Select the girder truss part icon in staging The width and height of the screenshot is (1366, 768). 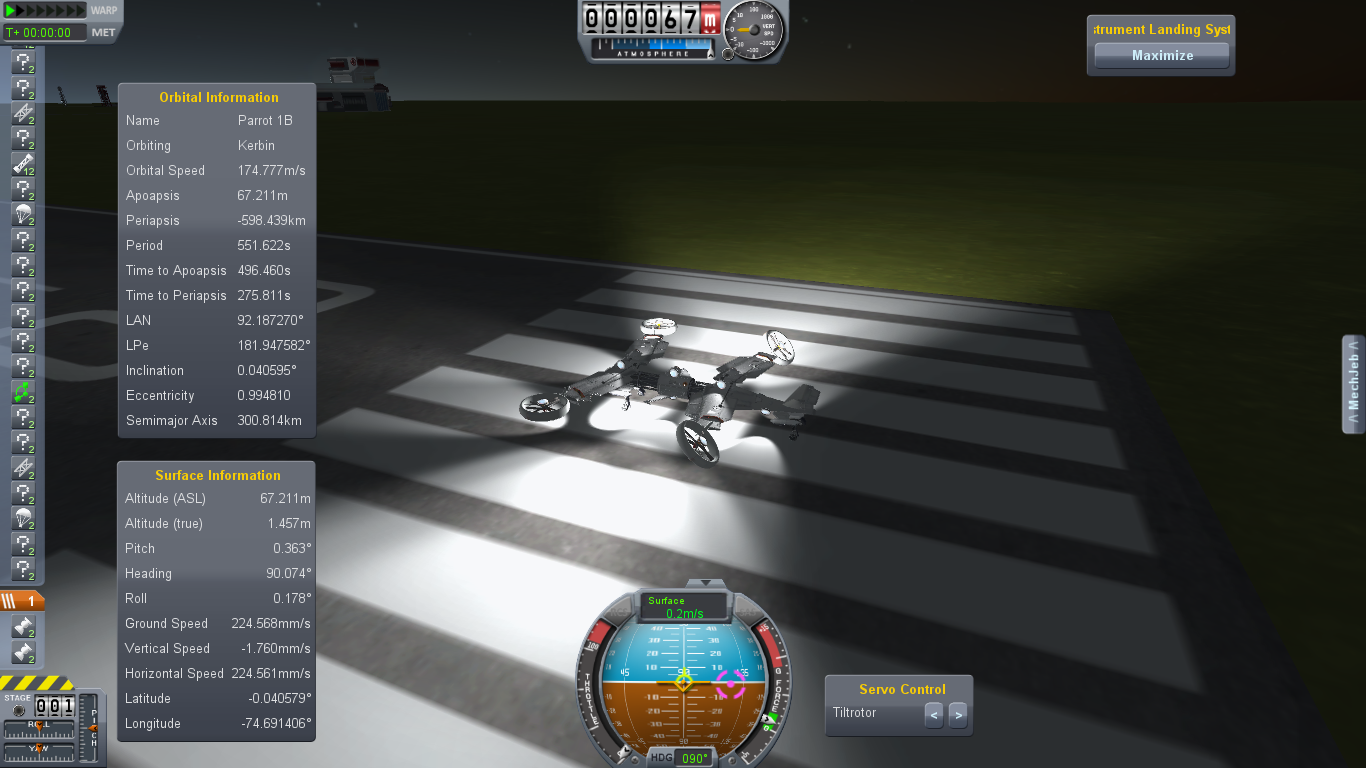[x=24, y=113]
